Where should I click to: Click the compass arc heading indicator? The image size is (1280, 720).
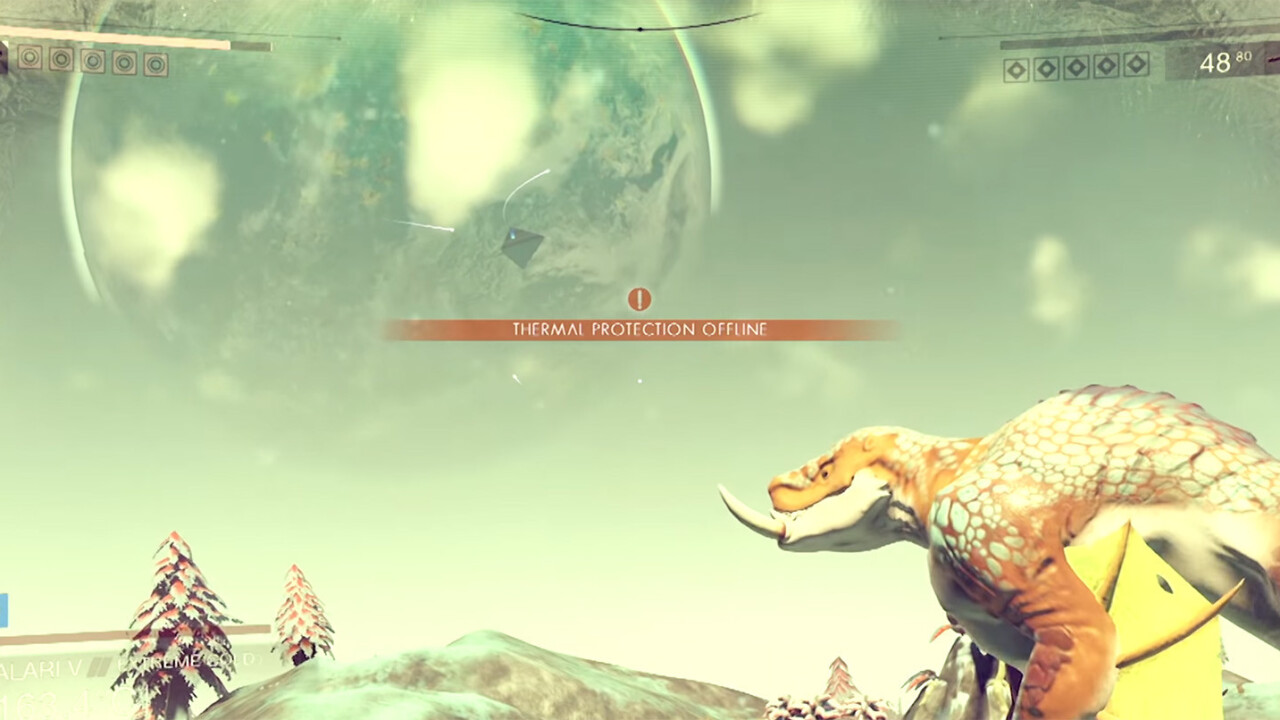638,25
